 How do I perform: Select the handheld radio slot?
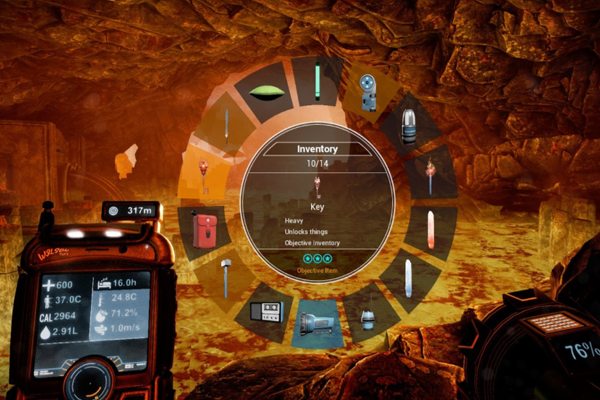[266, 311]
